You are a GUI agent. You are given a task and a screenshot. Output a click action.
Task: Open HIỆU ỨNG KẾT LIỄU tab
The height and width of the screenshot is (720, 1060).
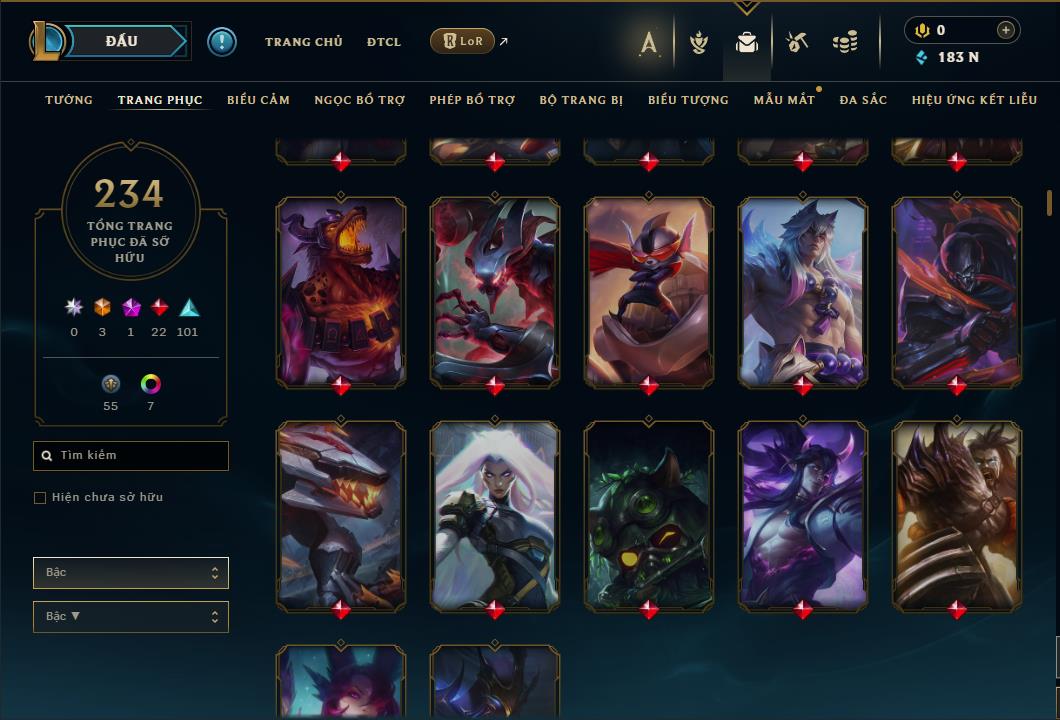pyautogui.click(x=972, y=100)
